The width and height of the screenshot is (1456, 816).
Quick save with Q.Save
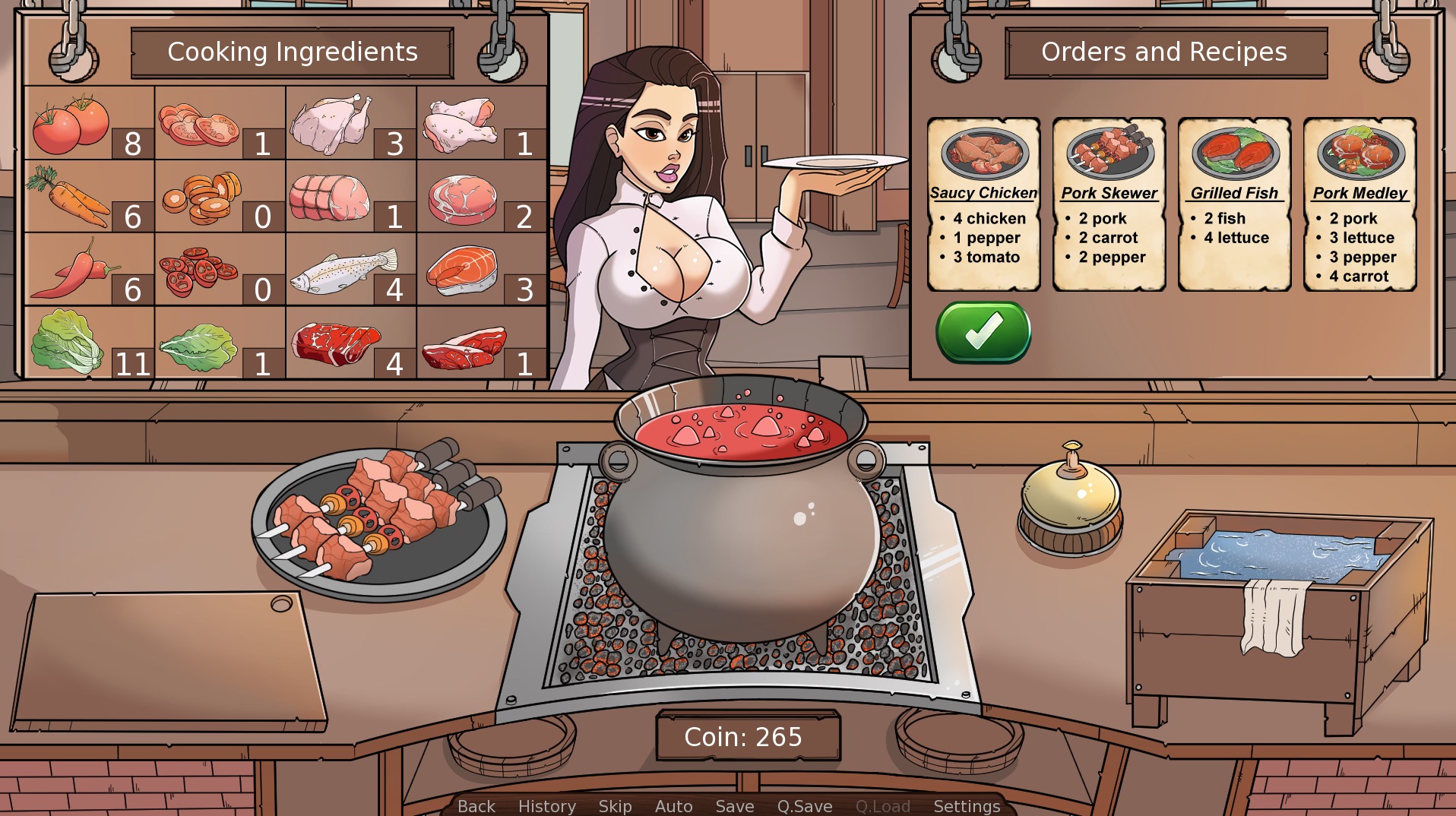click(x=805, y=806)
